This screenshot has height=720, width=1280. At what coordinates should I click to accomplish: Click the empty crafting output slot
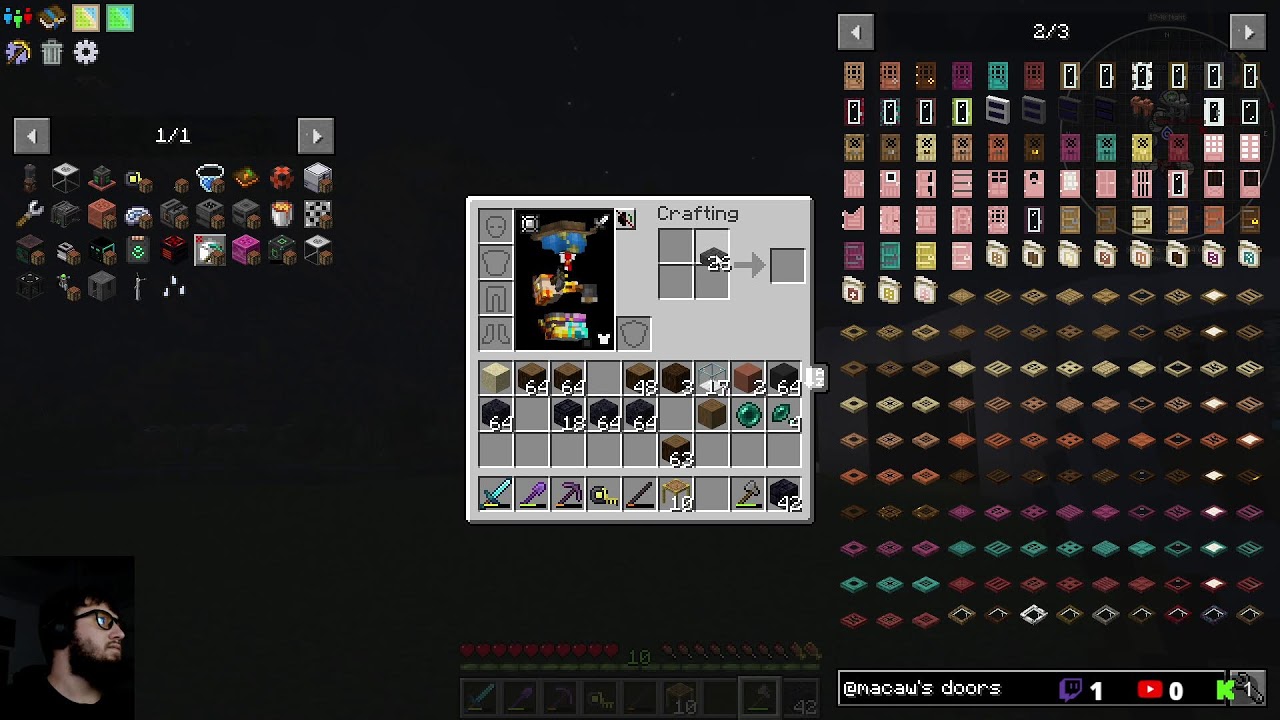pyautogui.click(x=787, y=265)
